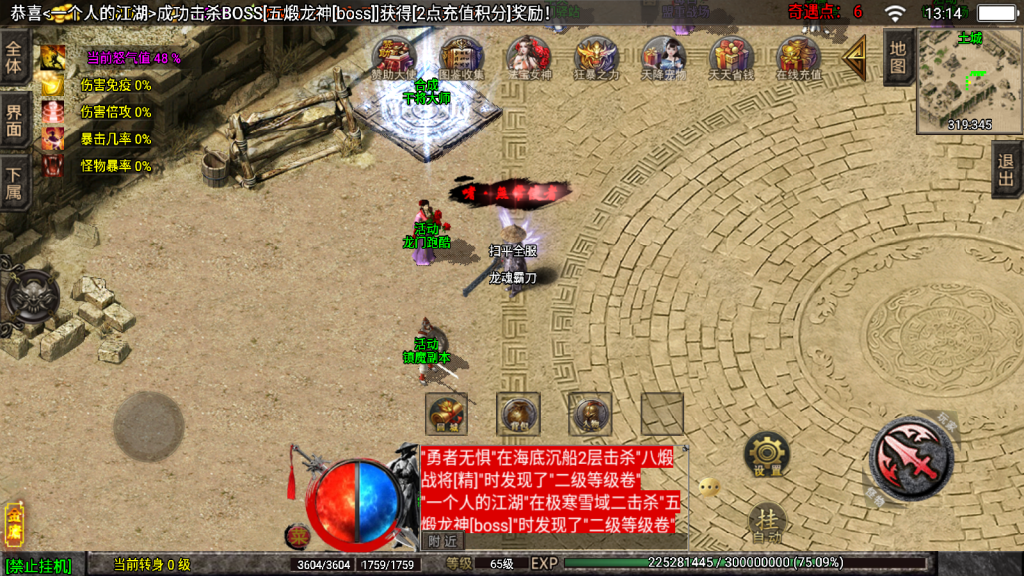1024x576 pixels.
Task: Open the 图鉴收集 collection book
Action: [461, 57]
